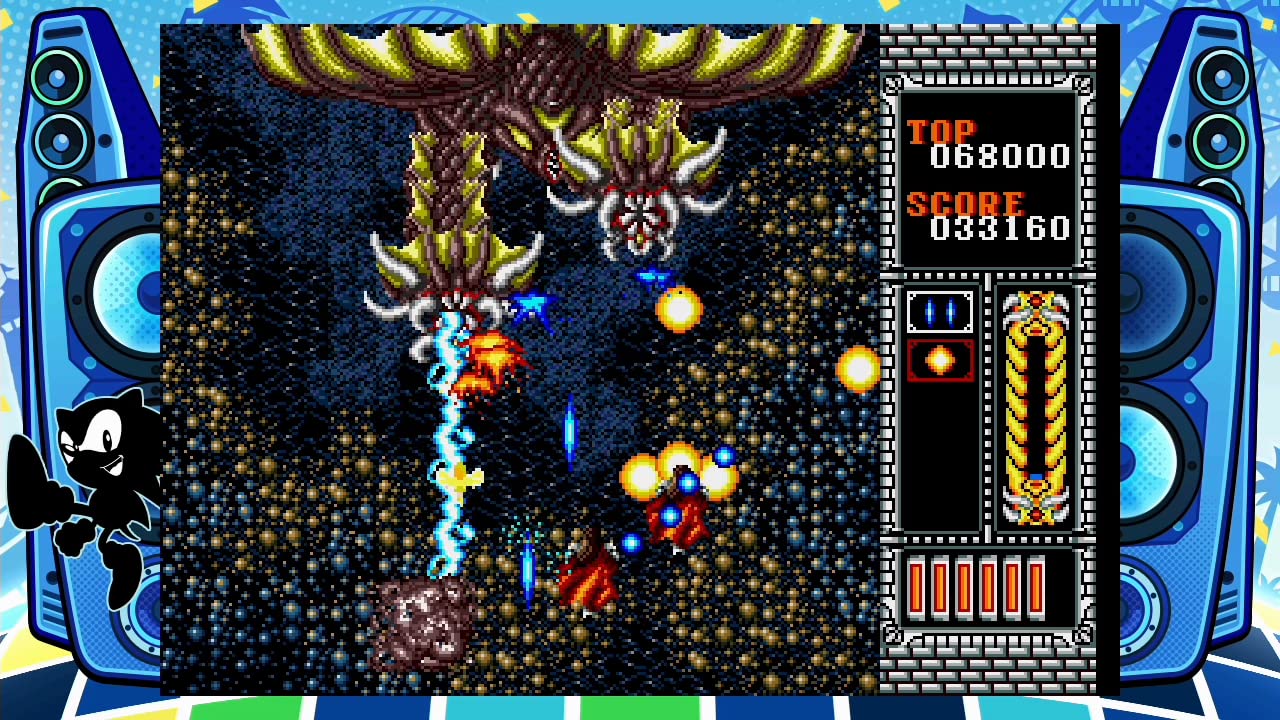Select the blue twin-bolt weapon icon
This screenshot has width=1280, height=720.
point(938,311)
